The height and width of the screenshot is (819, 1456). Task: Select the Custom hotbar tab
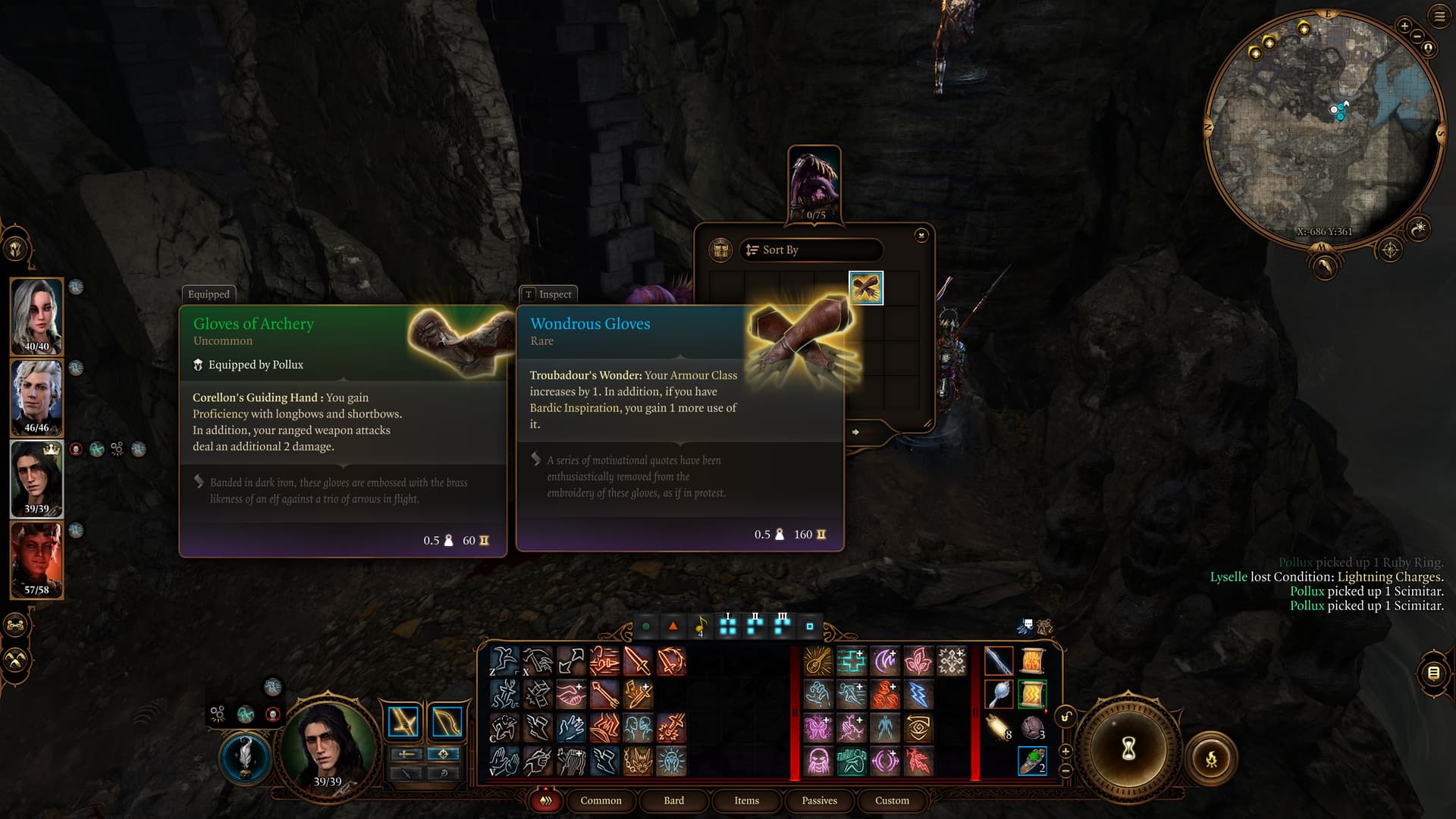892,801
